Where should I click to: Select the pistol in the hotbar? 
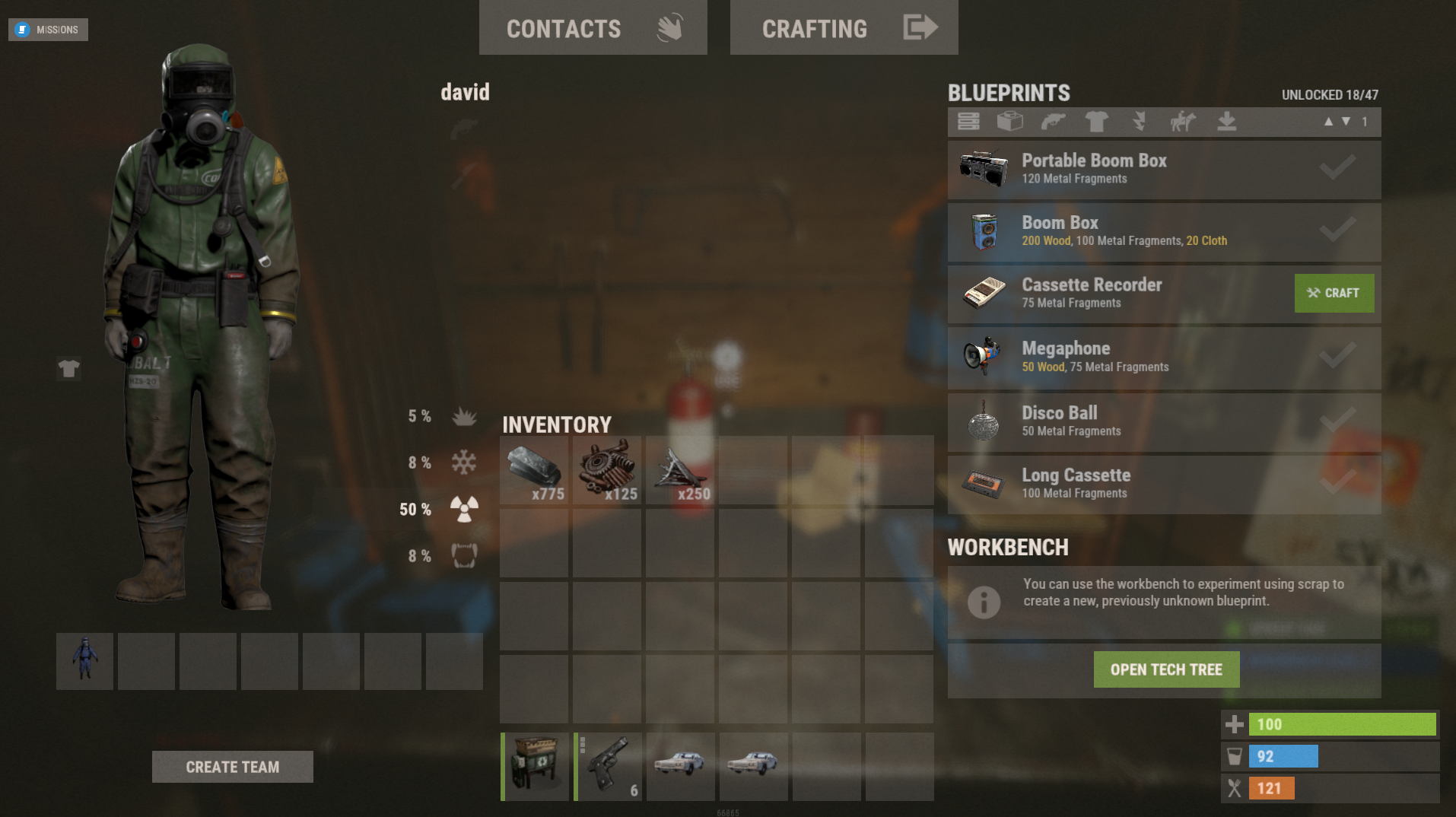[607, 766]
